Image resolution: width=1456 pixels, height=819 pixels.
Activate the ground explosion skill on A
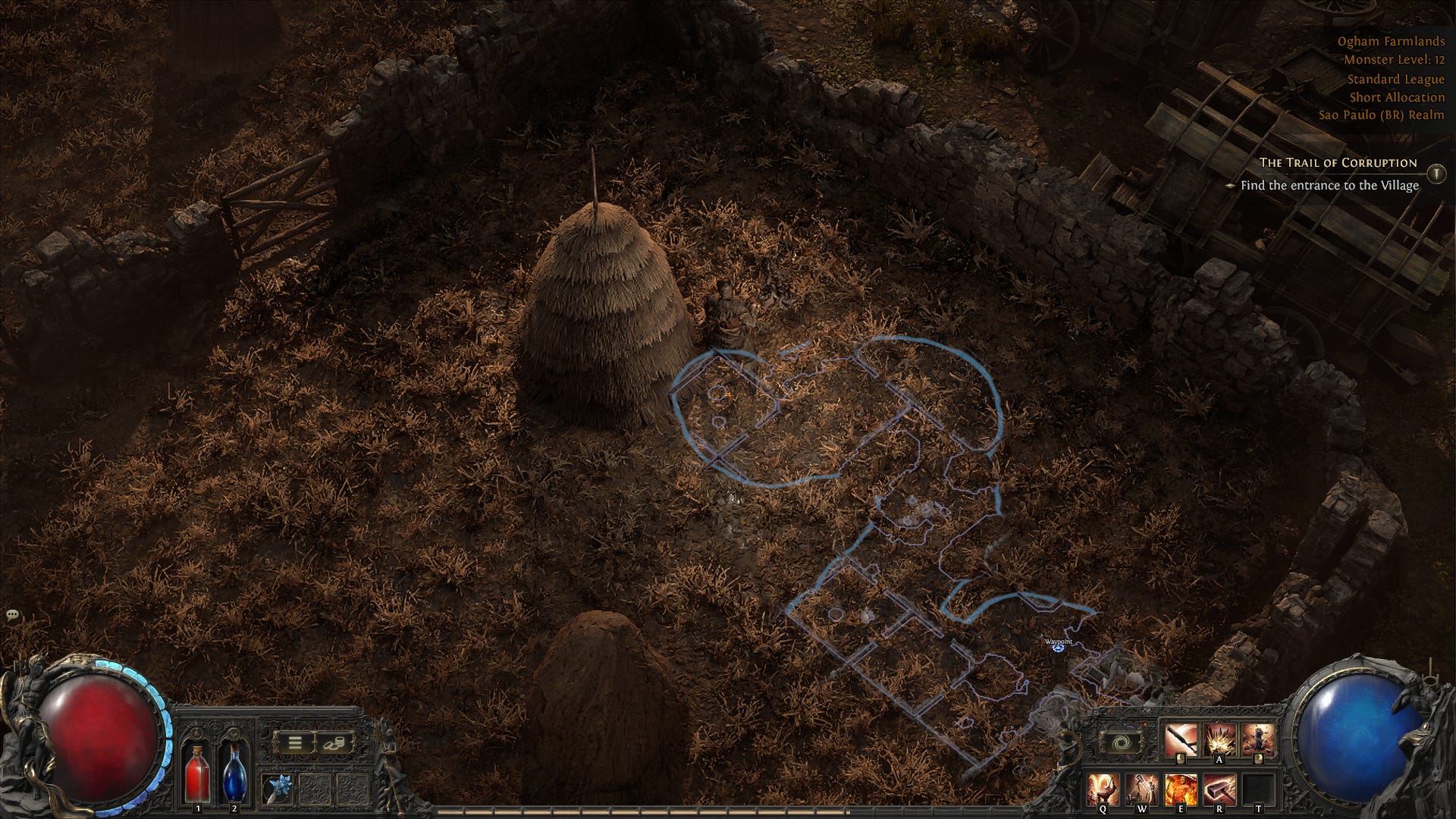(x=1219, y=739)
